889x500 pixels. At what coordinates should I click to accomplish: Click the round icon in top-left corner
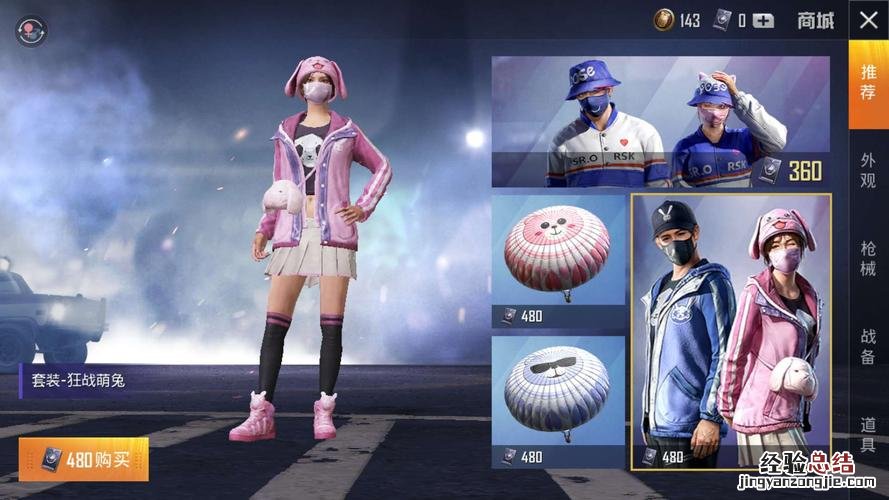tap(31, 30)
